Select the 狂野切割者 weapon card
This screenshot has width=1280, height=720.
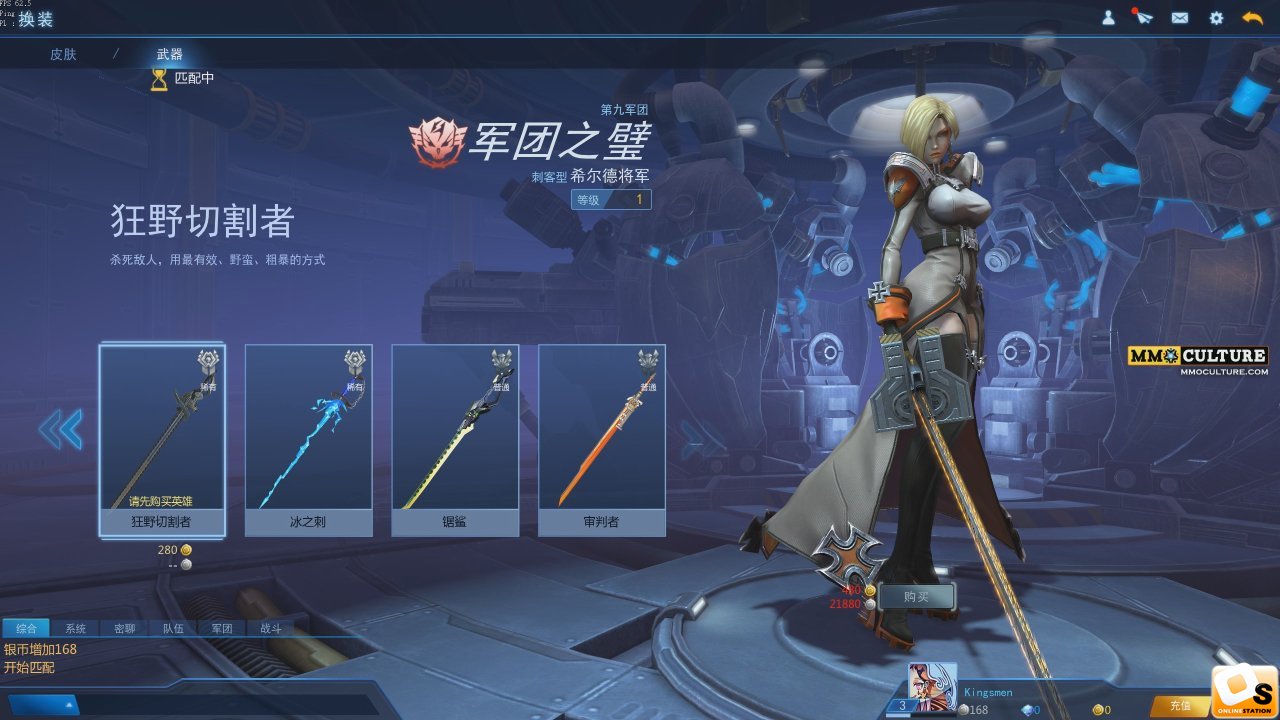[162, 440]
